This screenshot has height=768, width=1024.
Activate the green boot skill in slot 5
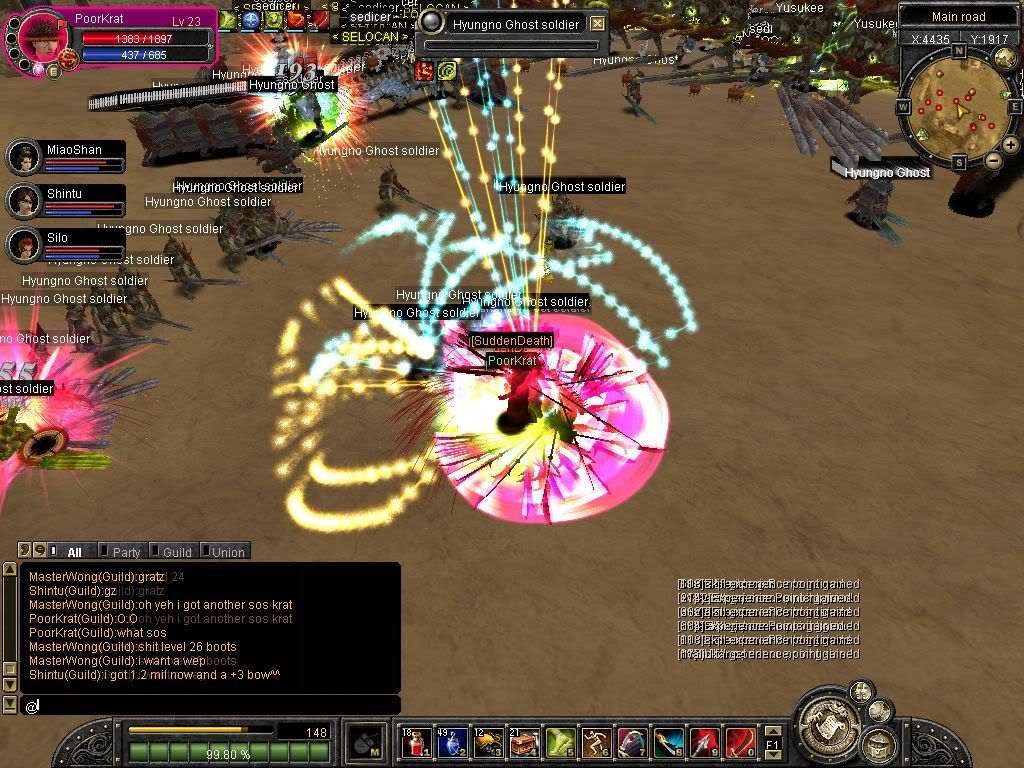560,742
